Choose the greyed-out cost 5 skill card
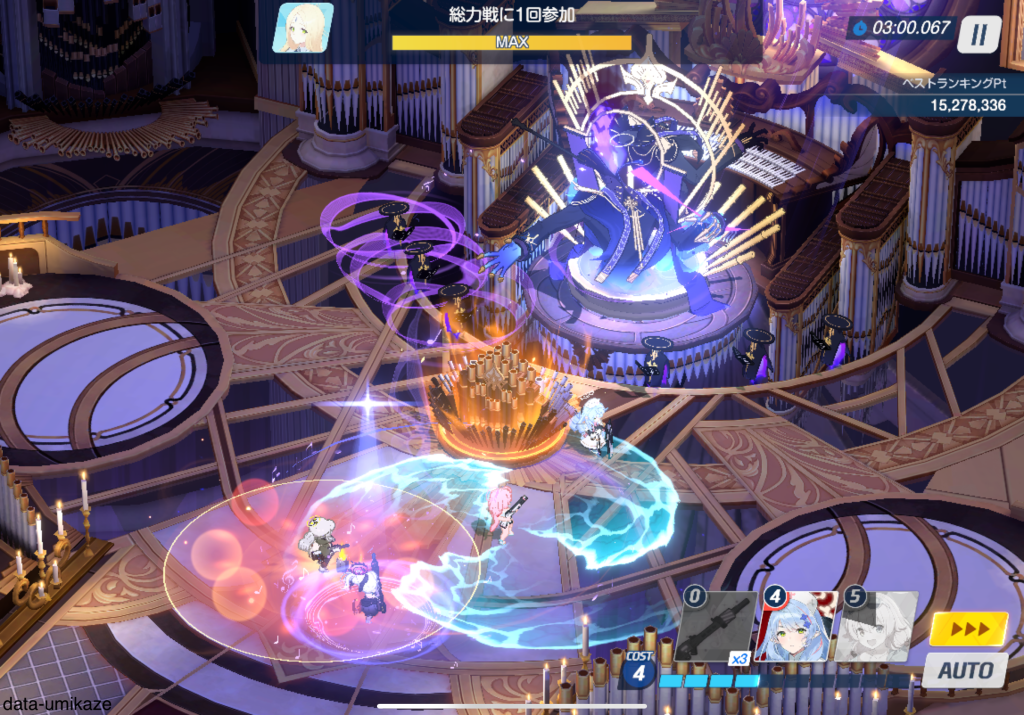The width and height of the screenshot is (1024, 715). 875,628
